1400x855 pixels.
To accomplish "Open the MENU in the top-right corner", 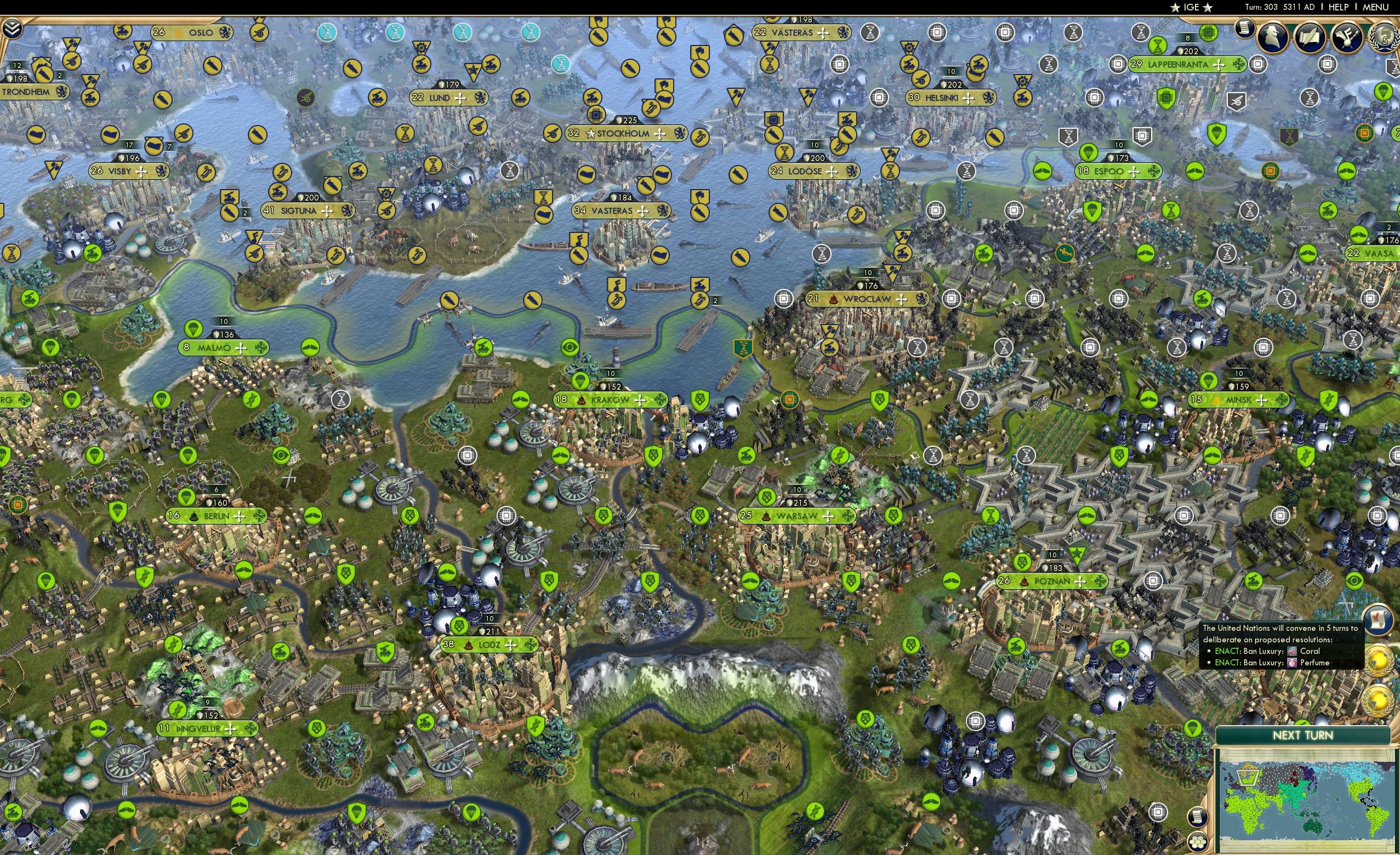I will (x=1375, y=7).
